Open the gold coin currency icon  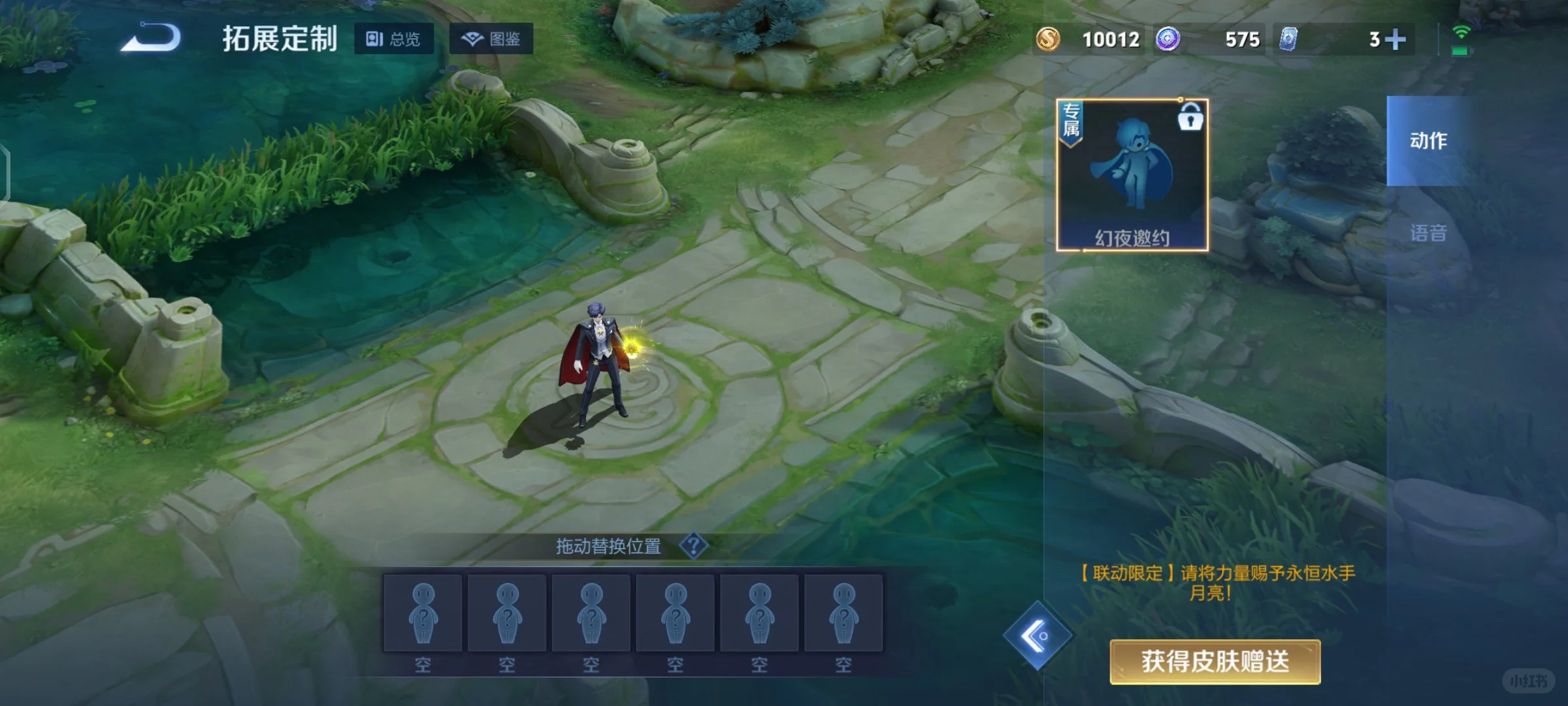[1049, 39]
